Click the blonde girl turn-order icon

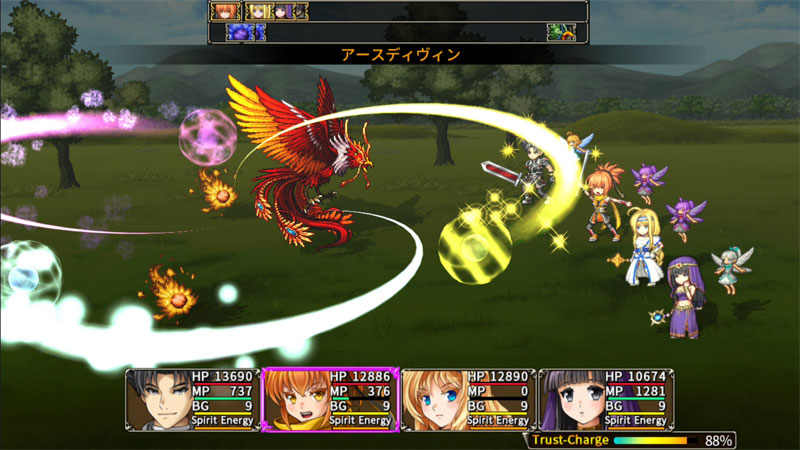258,11
